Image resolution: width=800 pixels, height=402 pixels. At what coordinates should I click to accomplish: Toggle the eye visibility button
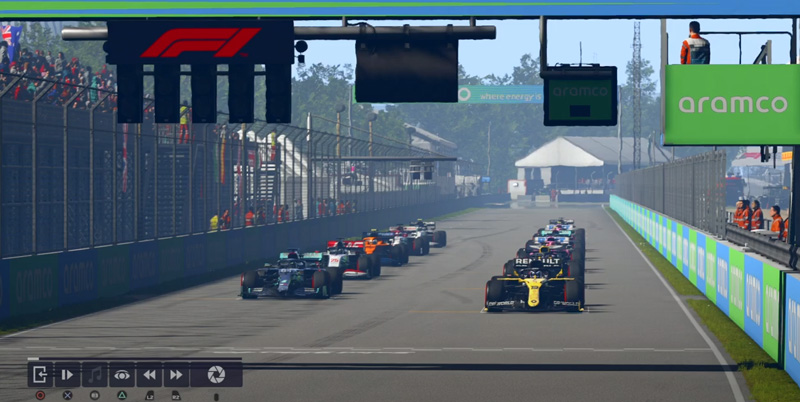pyautogui.click(x=122, y=374)
